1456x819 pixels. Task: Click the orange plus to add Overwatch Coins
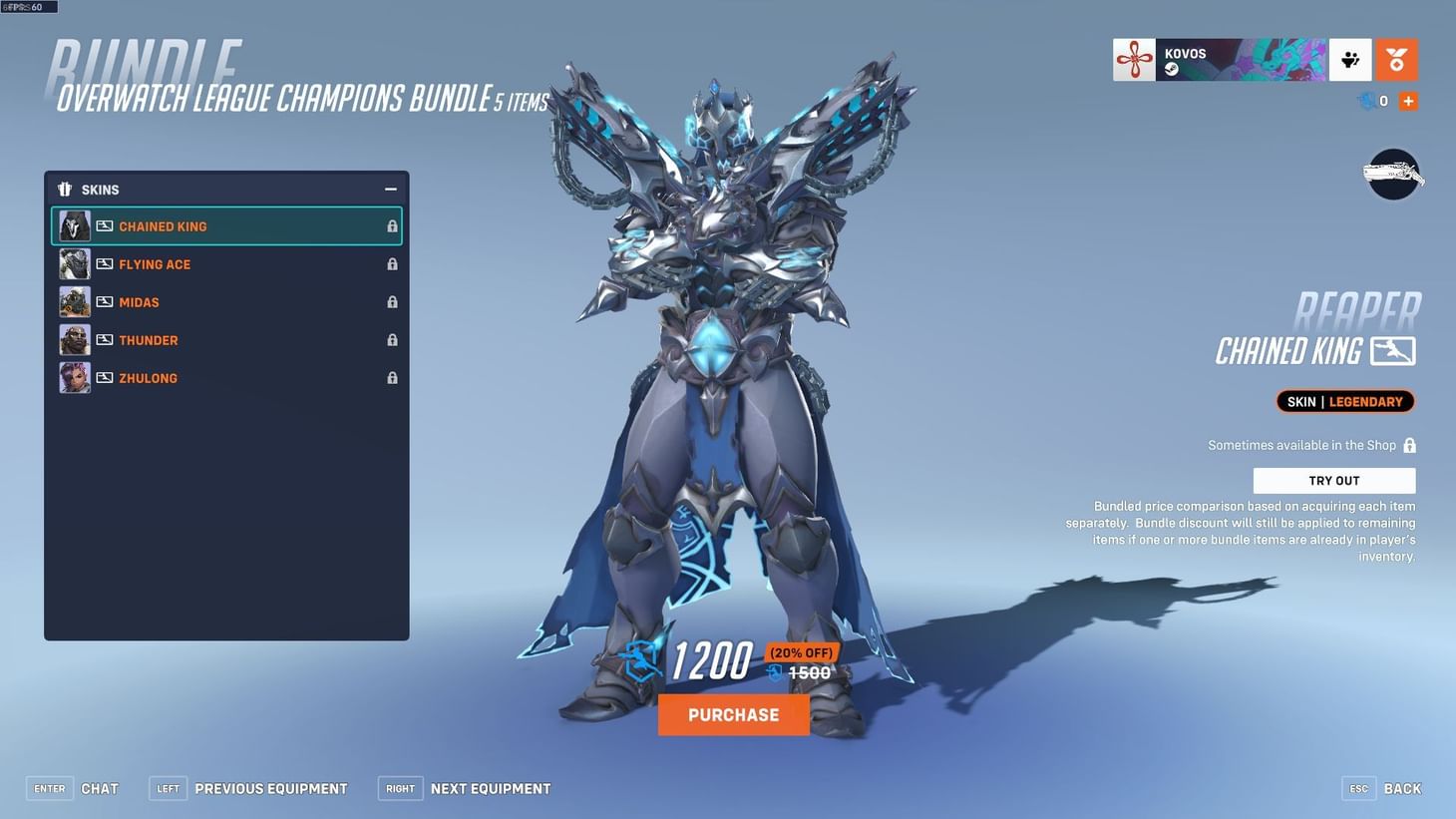[1408, 100]
